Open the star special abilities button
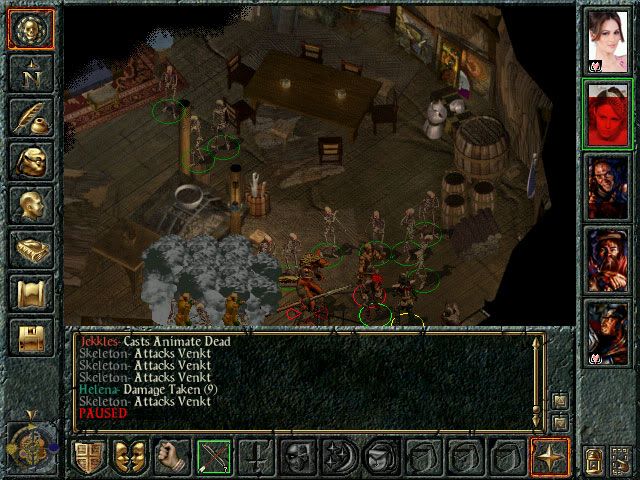640x480 pixels. click(x=551, y=457)
